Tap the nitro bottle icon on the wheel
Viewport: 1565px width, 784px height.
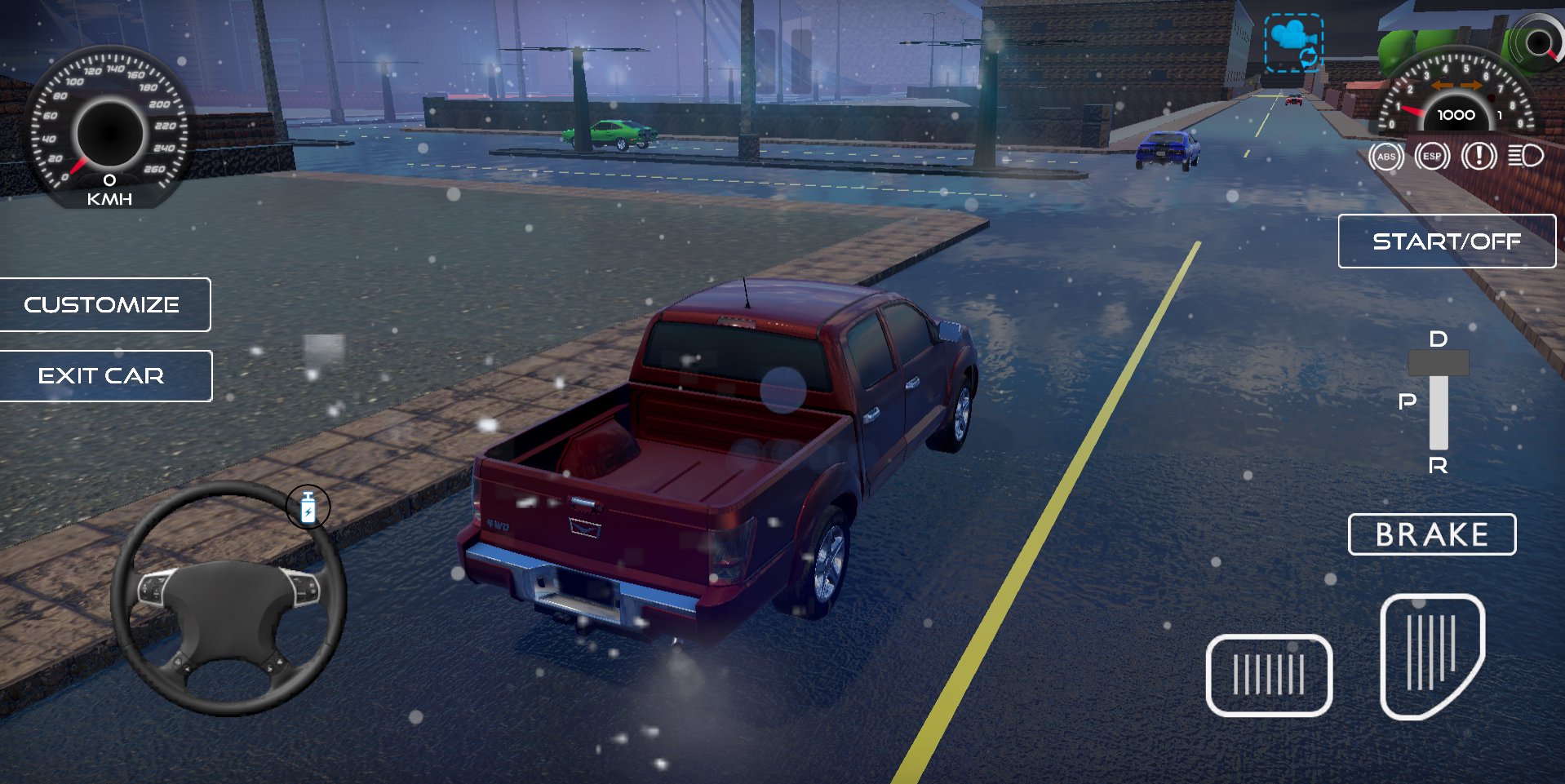click(x=308, y=507)
